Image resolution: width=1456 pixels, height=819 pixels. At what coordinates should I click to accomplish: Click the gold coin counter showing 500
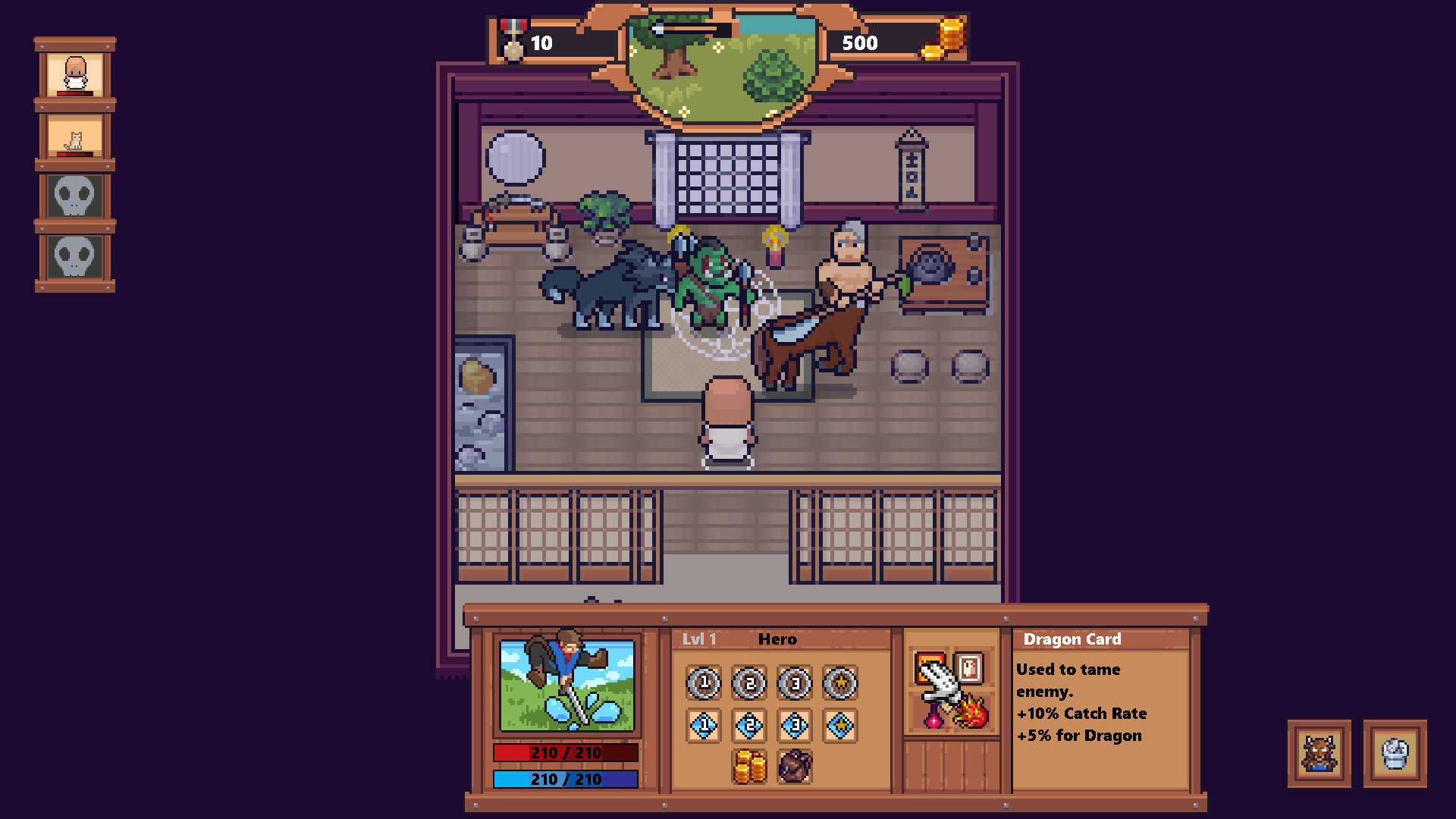[x=861, y=43]
